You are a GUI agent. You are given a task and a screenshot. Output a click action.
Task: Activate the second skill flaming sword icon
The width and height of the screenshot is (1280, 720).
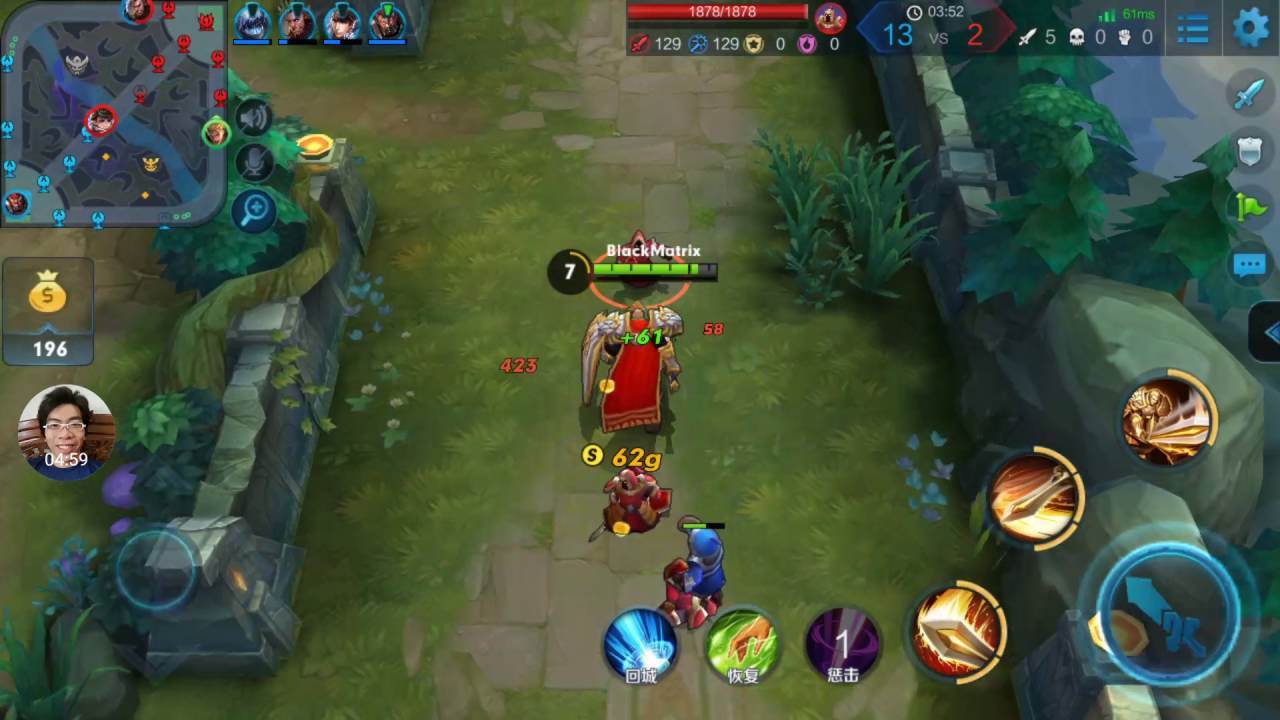pyautogui.click(x=1034, y=497)
